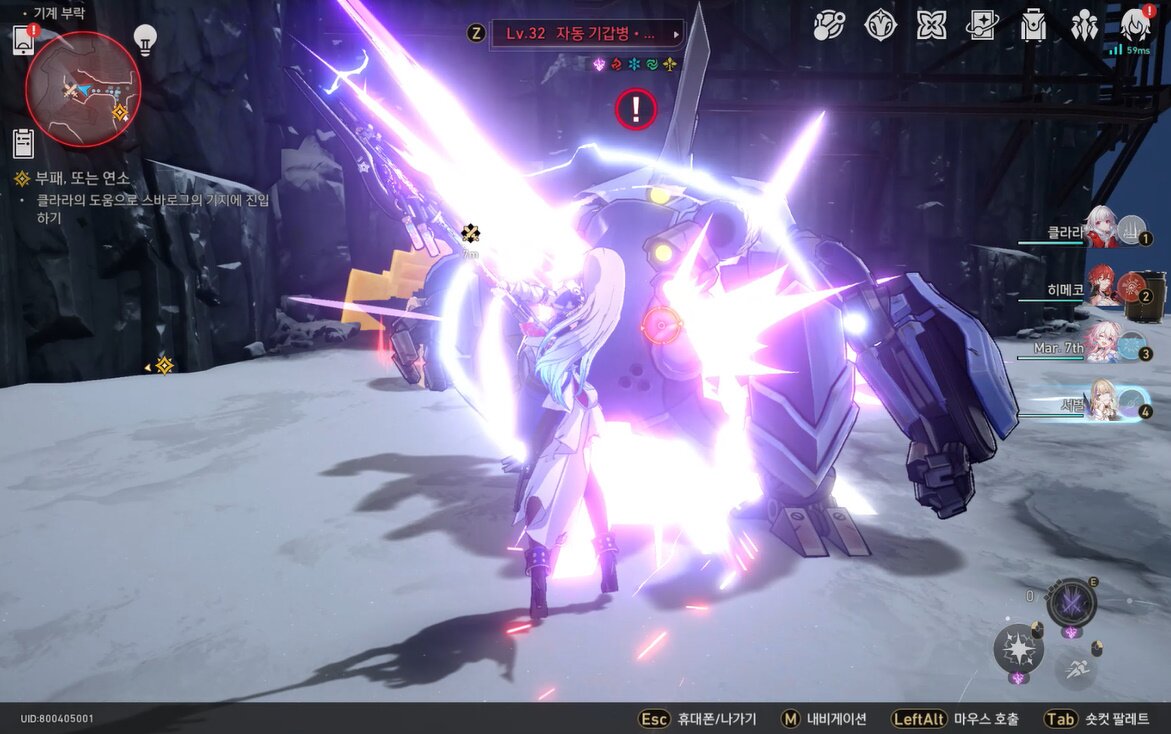Open the star card warp icon

click(982, 25)
